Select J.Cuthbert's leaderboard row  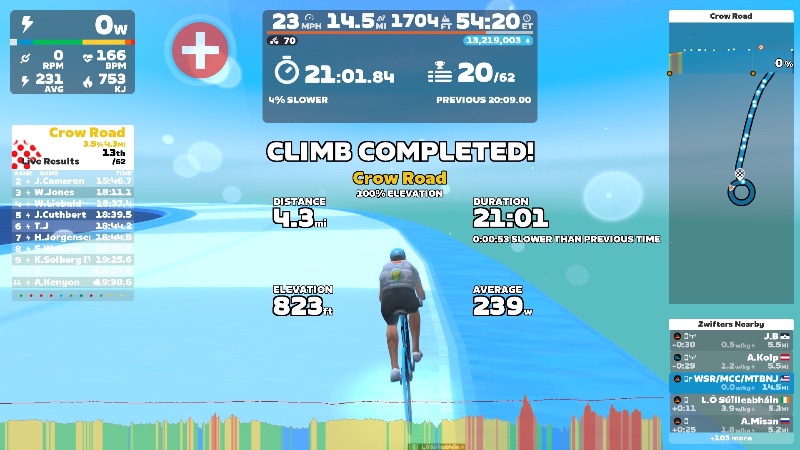click(x=71, y=214)
